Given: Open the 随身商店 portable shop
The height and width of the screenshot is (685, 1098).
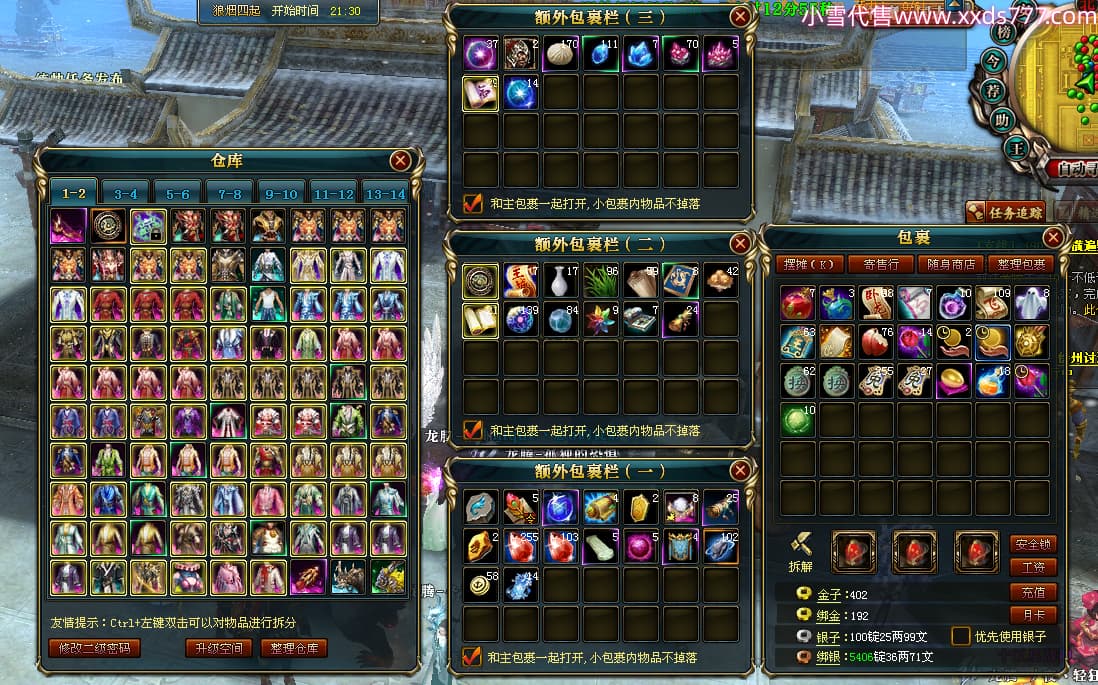Looking at the screenshot, I should (x=951, y=264).
